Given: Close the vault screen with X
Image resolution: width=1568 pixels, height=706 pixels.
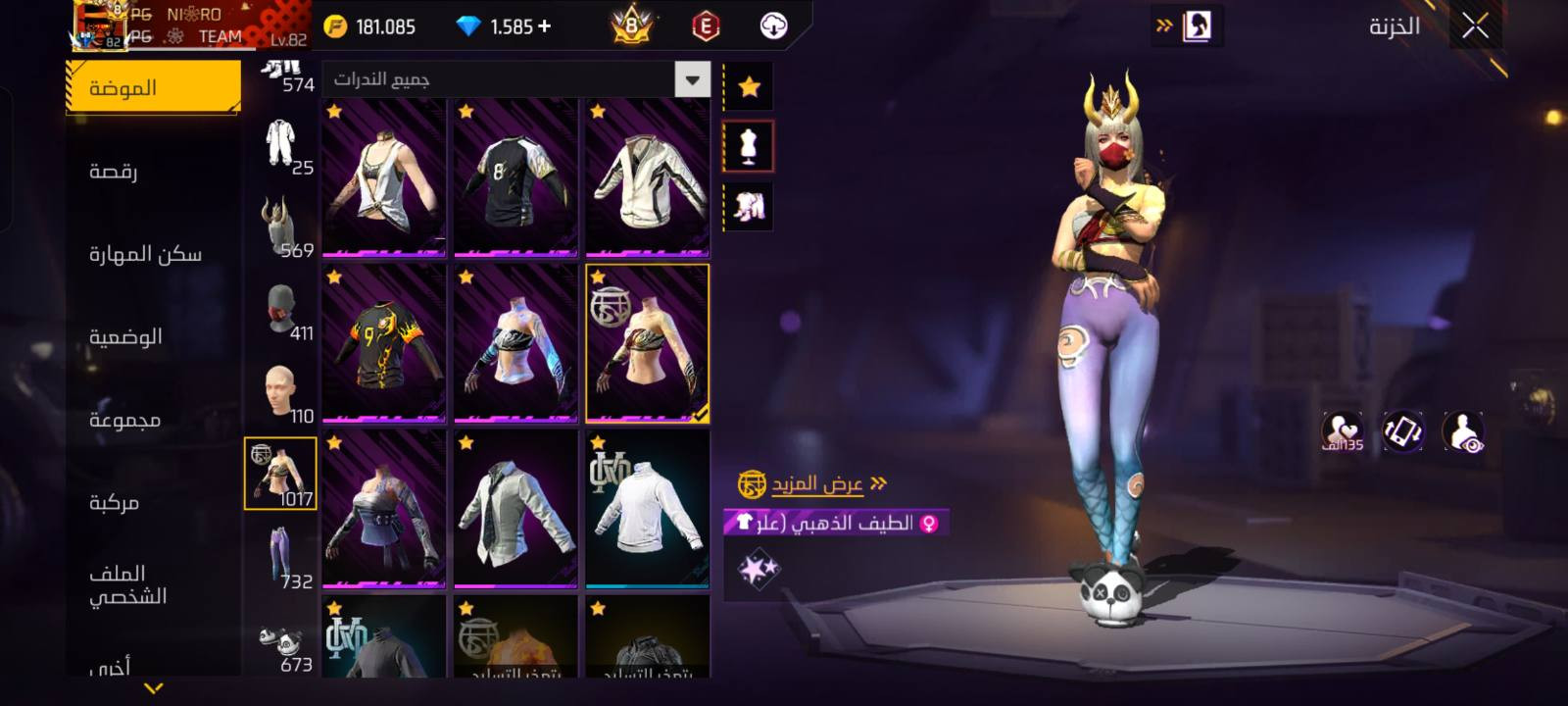Looking at the screenshot, I should click(x=1475, y=26).
